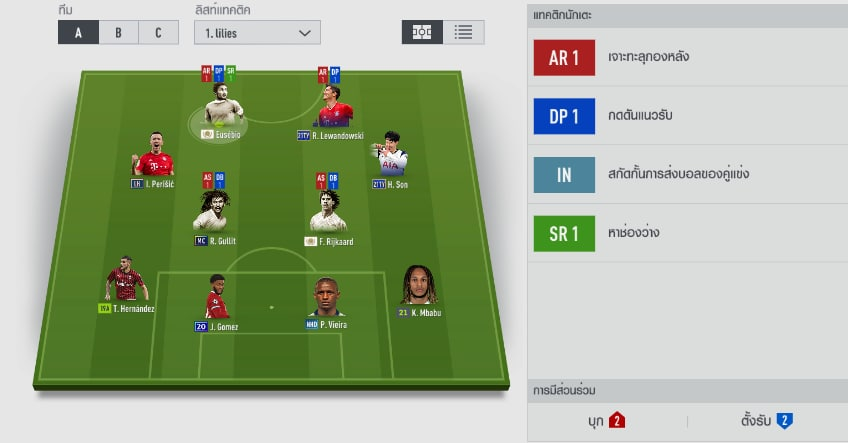Switch to team A tab
Viewport: 848px width, 443px height.
78,32
